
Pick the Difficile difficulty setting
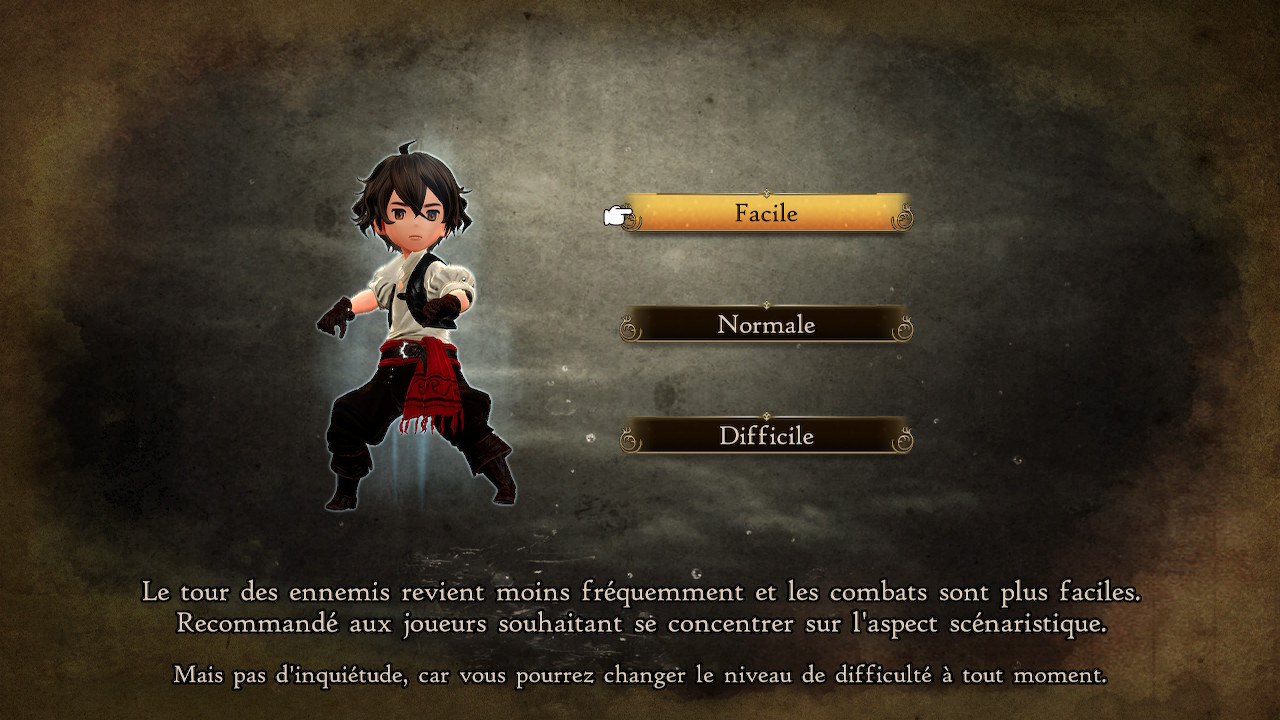tap(766, 437)
